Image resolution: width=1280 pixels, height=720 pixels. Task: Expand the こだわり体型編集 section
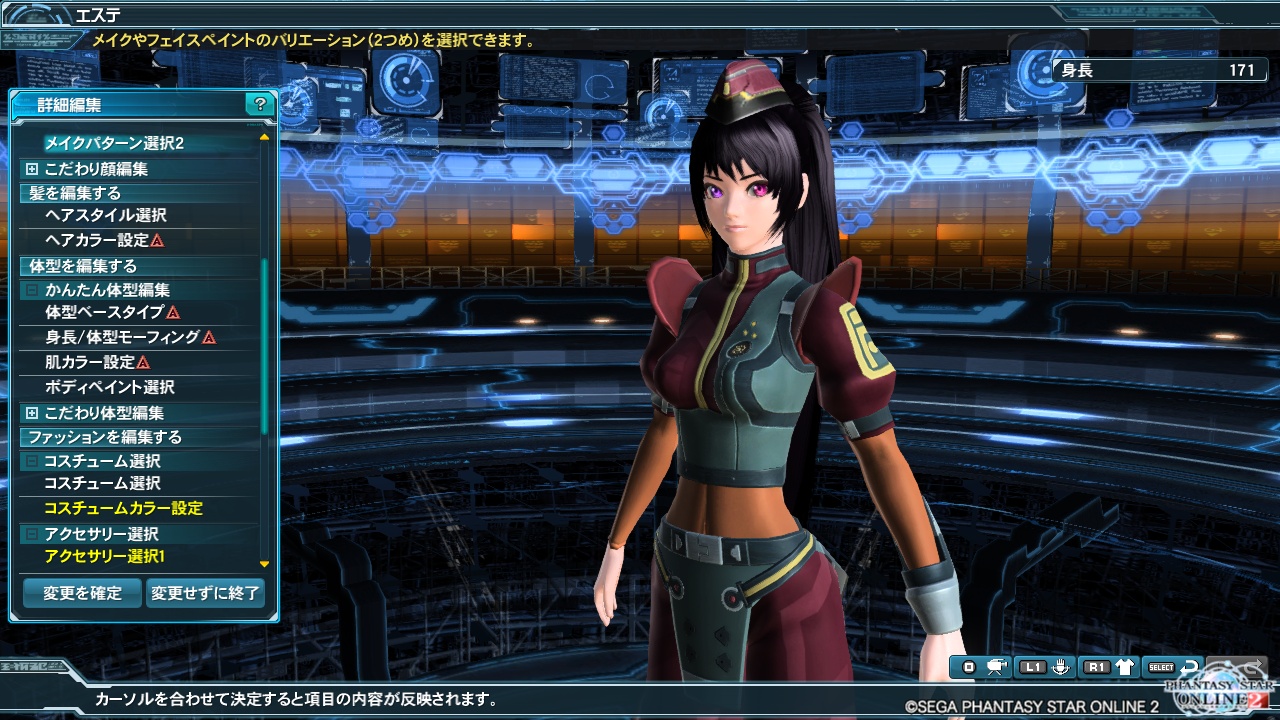tap(32, 412)
